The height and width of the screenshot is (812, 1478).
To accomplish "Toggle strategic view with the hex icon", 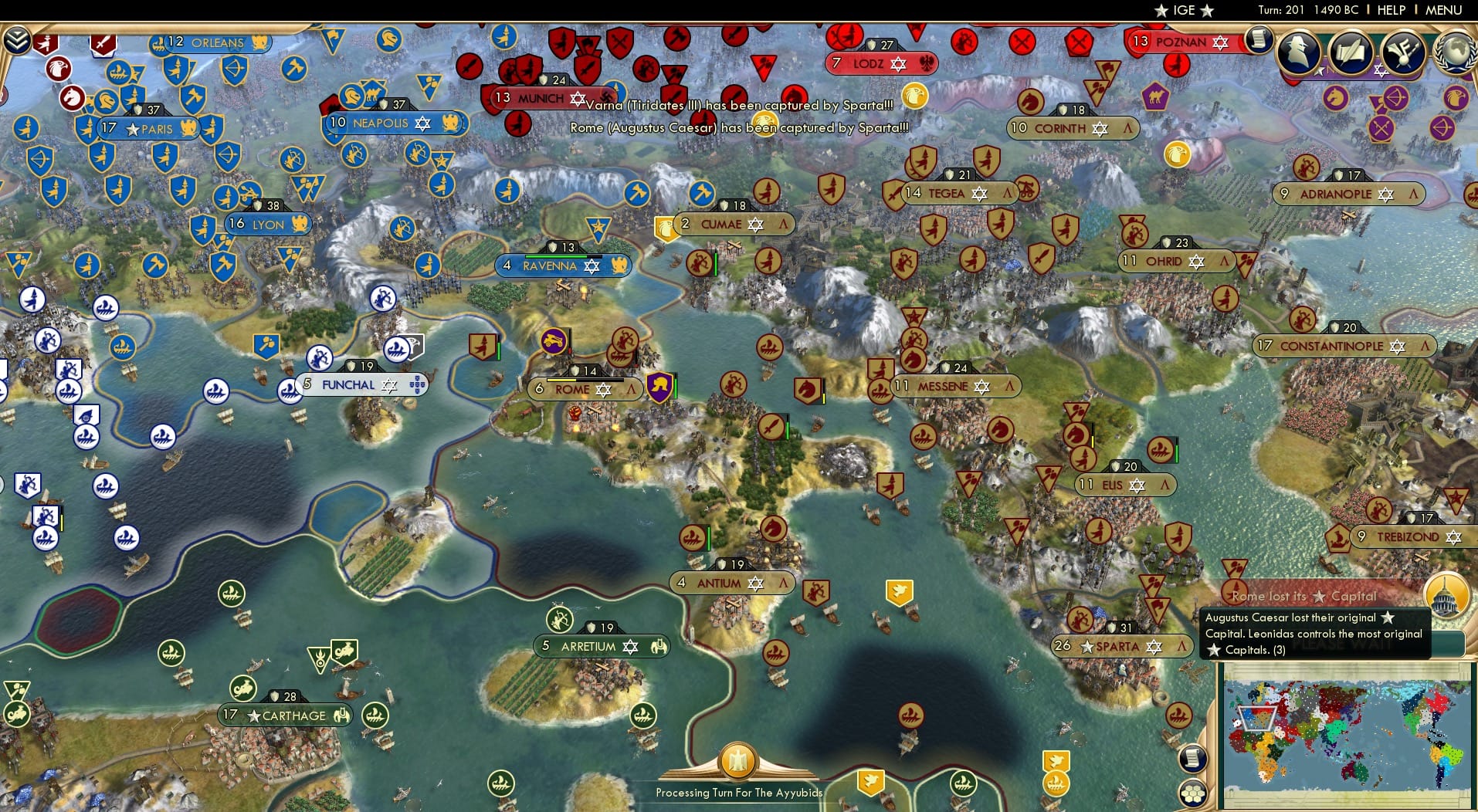I will click(1193, 793).
